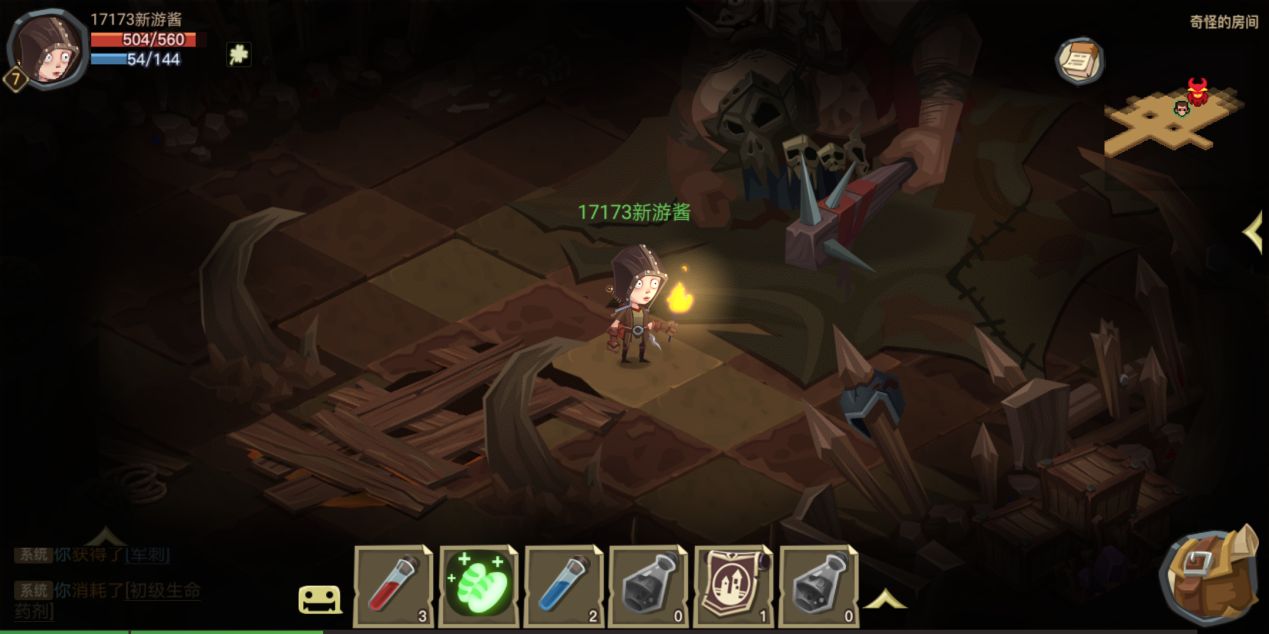Use the castle banner scroll slot
This screenshot has width=1269, height=634.
[x=733, y=585]
